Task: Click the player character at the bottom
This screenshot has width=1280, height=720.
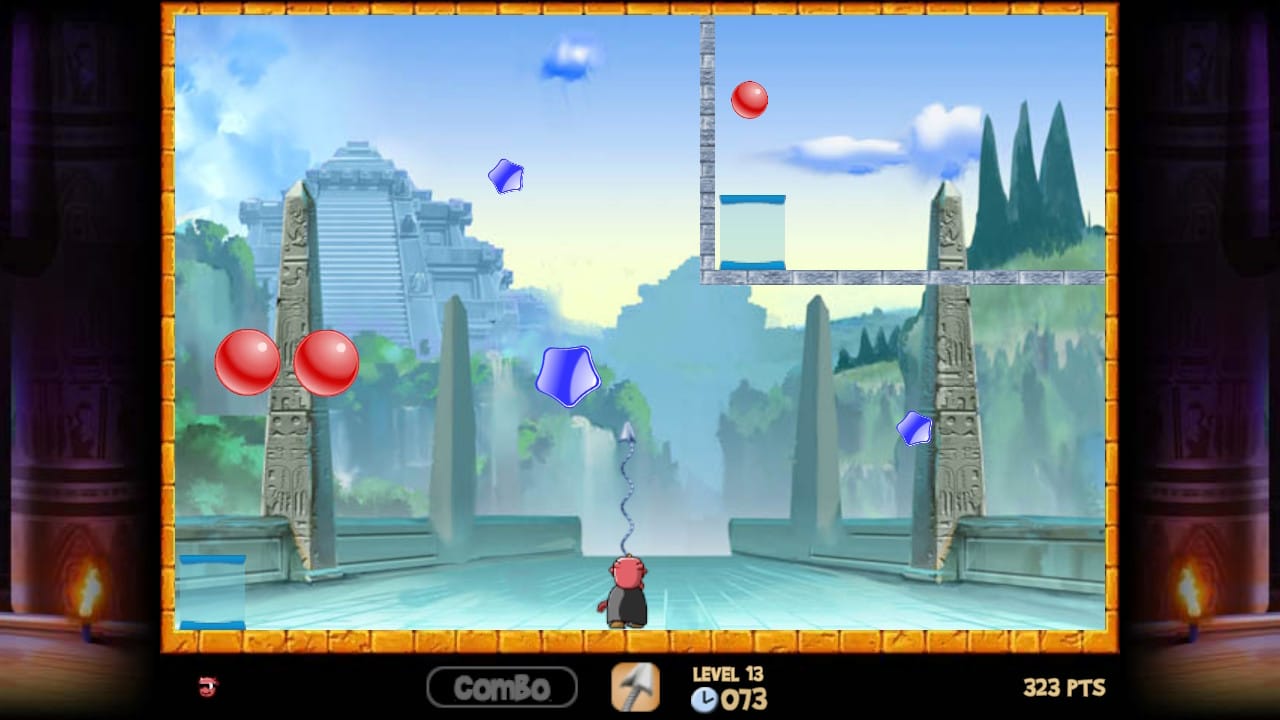Action: click(x=625, y=590)
